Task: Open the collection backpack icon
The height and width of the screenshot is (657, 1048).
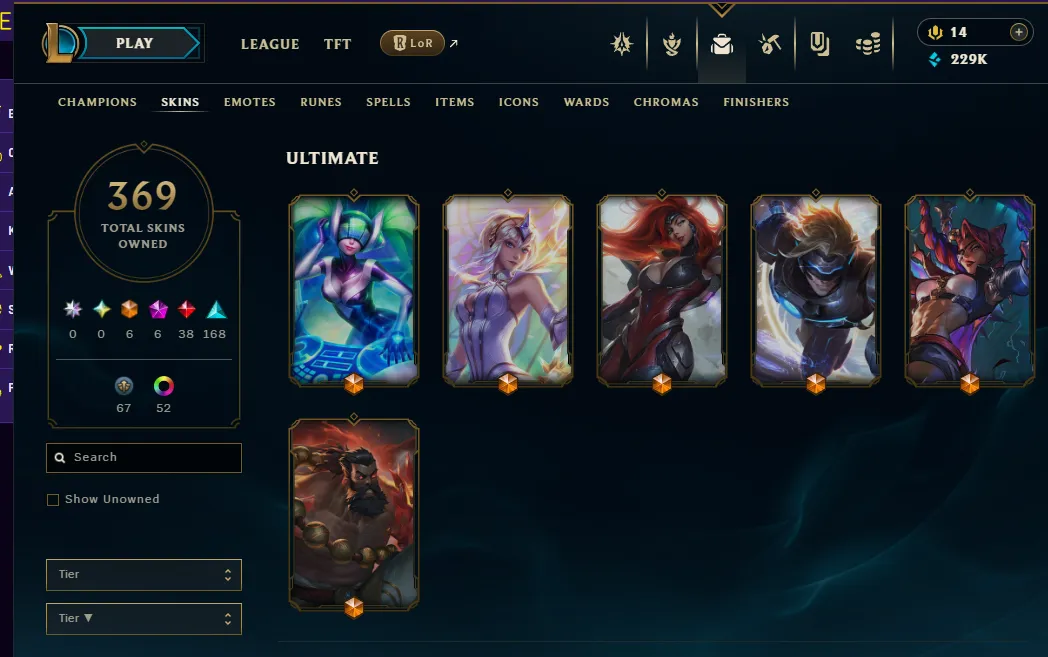Action: click(x=721, y=44)
